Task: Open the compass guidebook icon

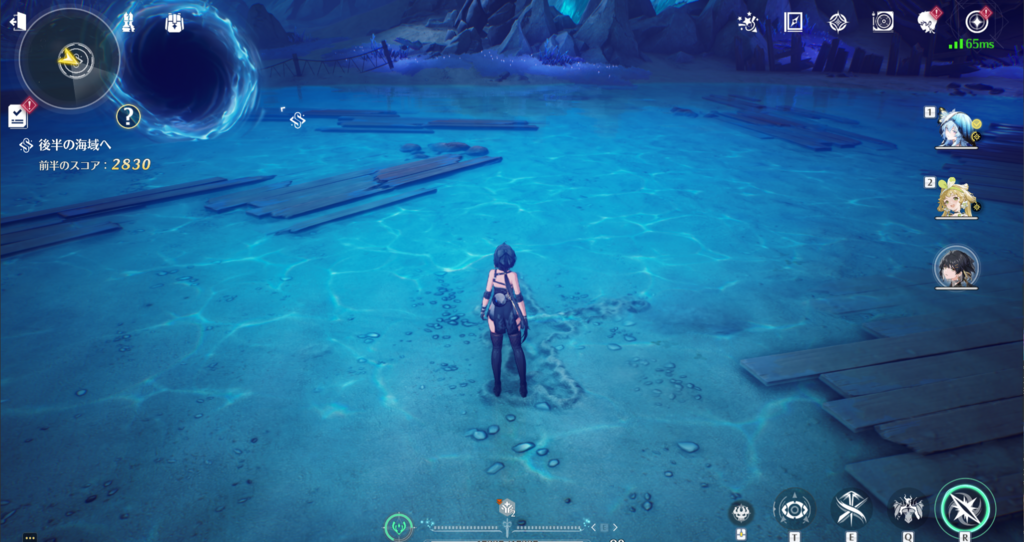Action: (x=794, y=22)
